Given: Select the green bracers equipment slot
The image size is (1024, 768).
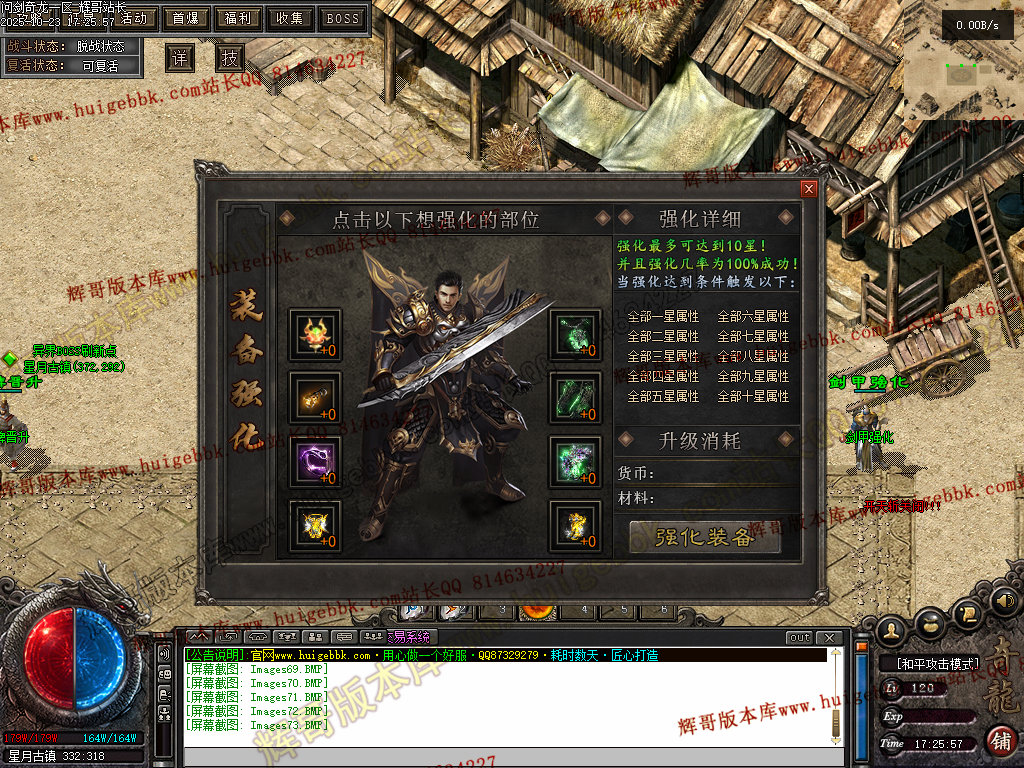Looking at the screenshot, I should (575, 398).
